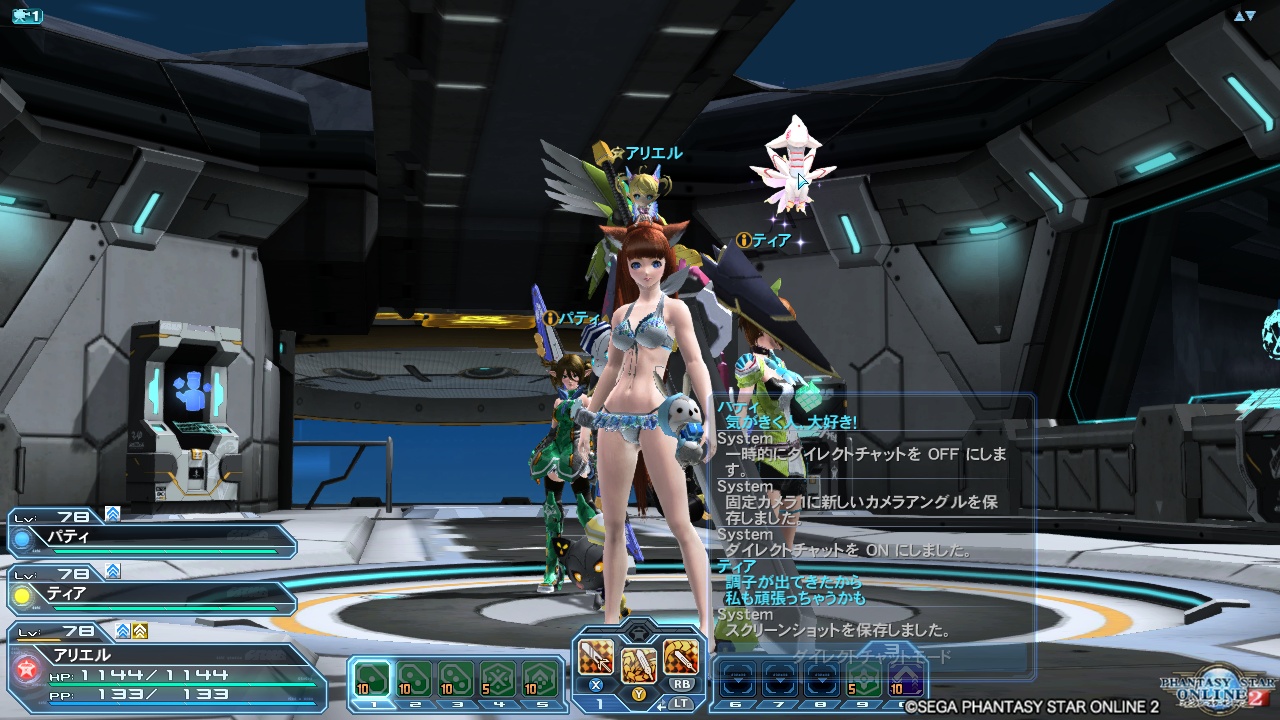Expand subpalette slot 6 chevron

point(736,679)
